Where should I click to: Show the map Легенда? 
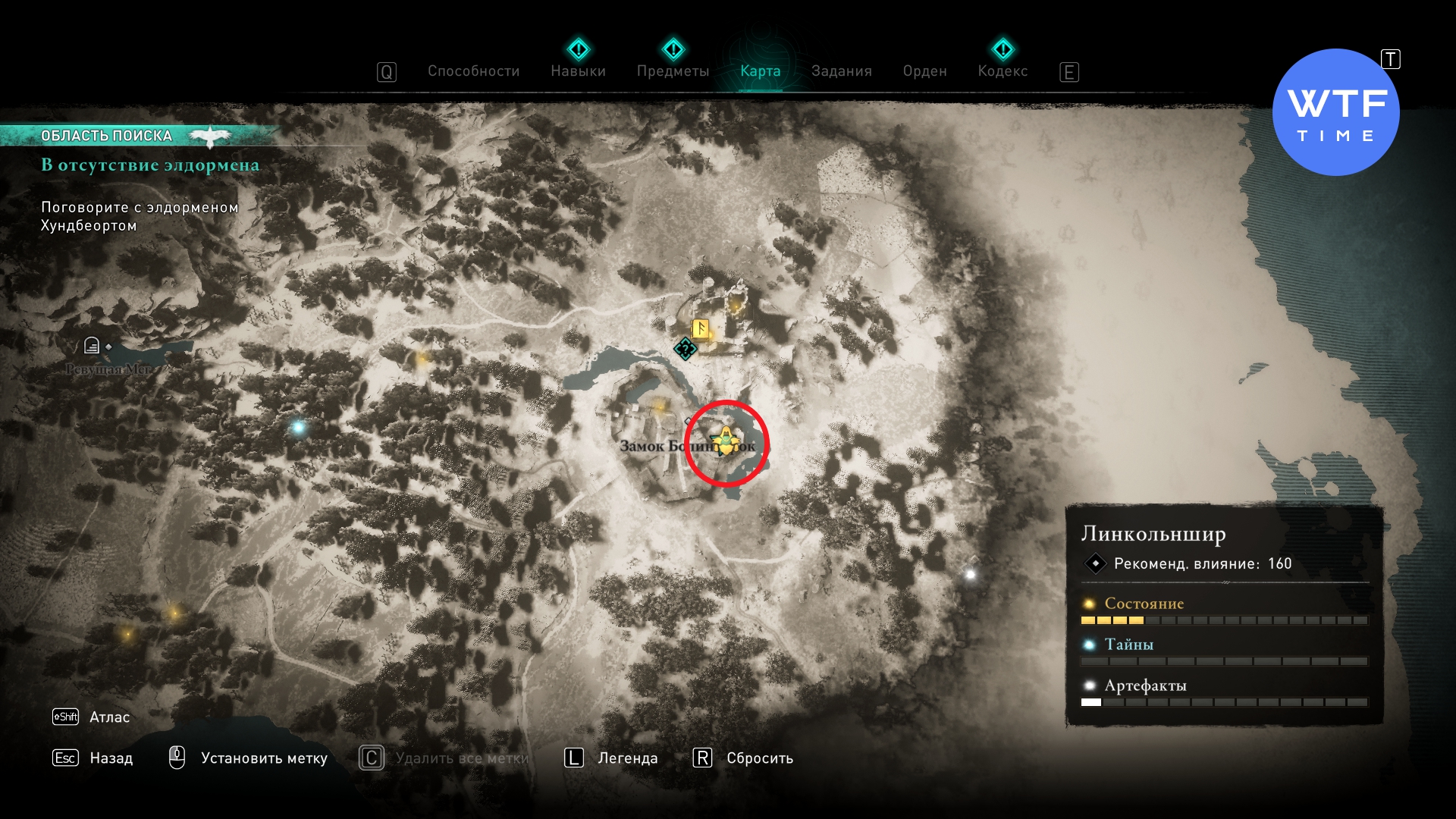pos(627,758)
